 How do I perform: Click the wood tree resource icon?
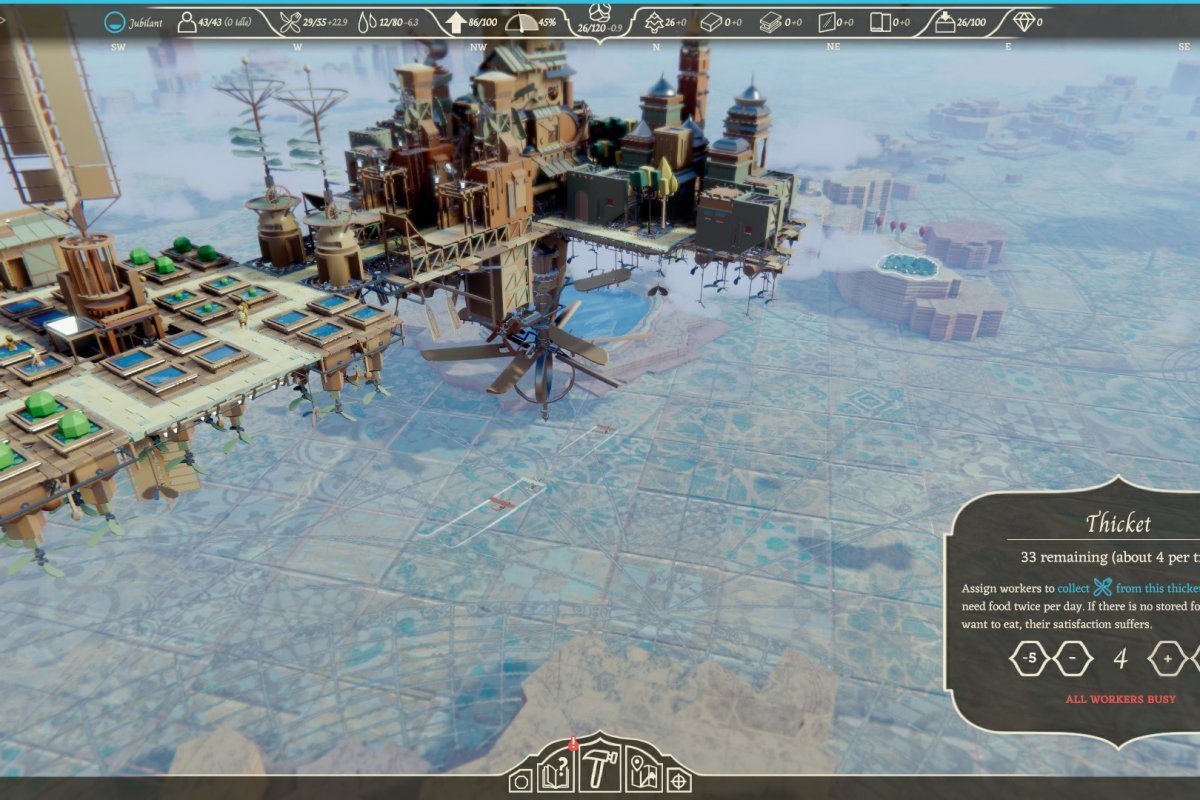tap(654, 22)
